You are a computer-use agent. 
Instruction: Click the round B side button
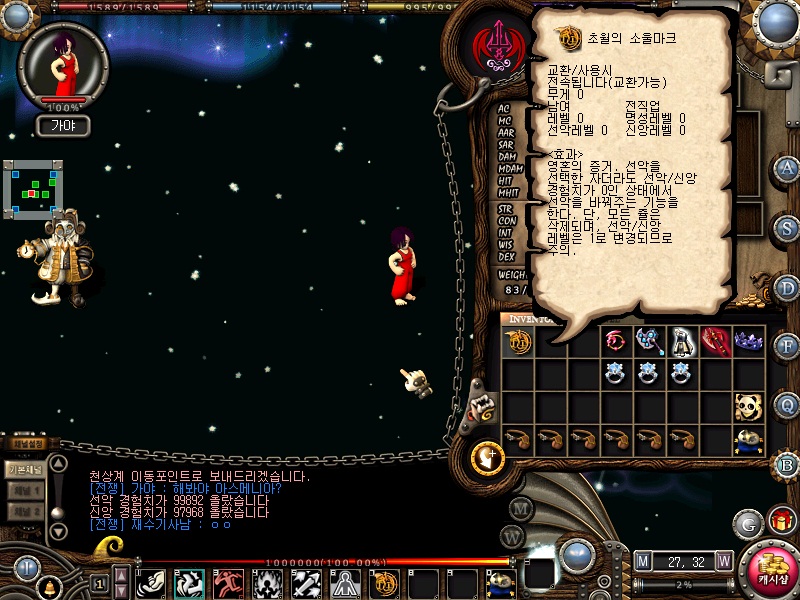[x=787, y=464]
